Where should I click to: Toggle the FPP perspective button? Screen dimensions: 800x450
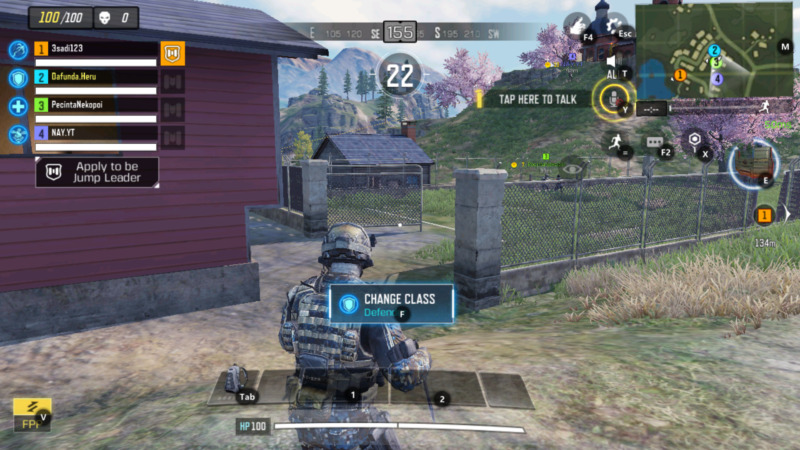(x=31, y=412)
